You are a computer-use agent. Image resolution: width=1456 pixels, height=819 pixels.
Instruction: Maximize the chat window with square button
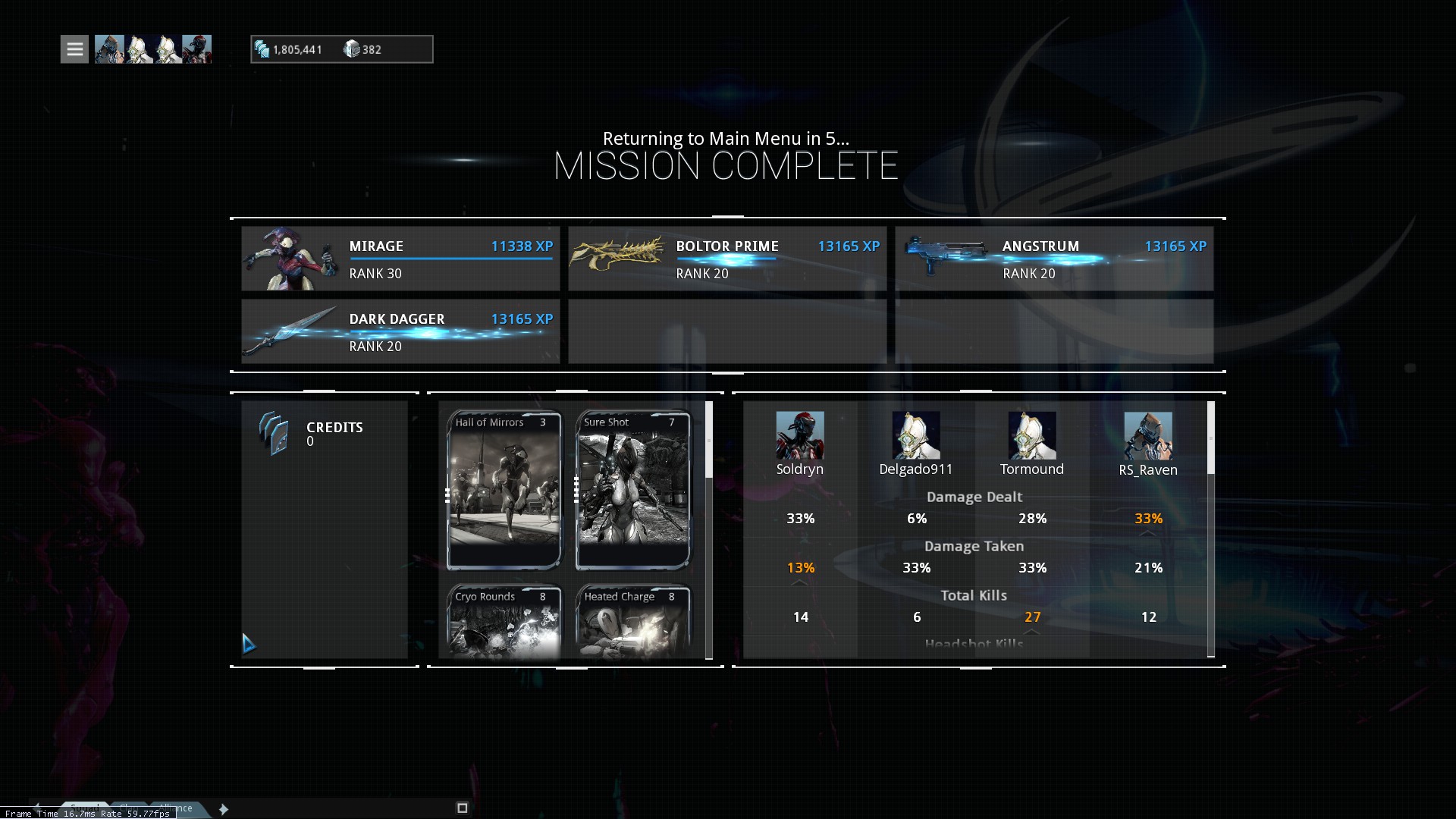point(463,808)
